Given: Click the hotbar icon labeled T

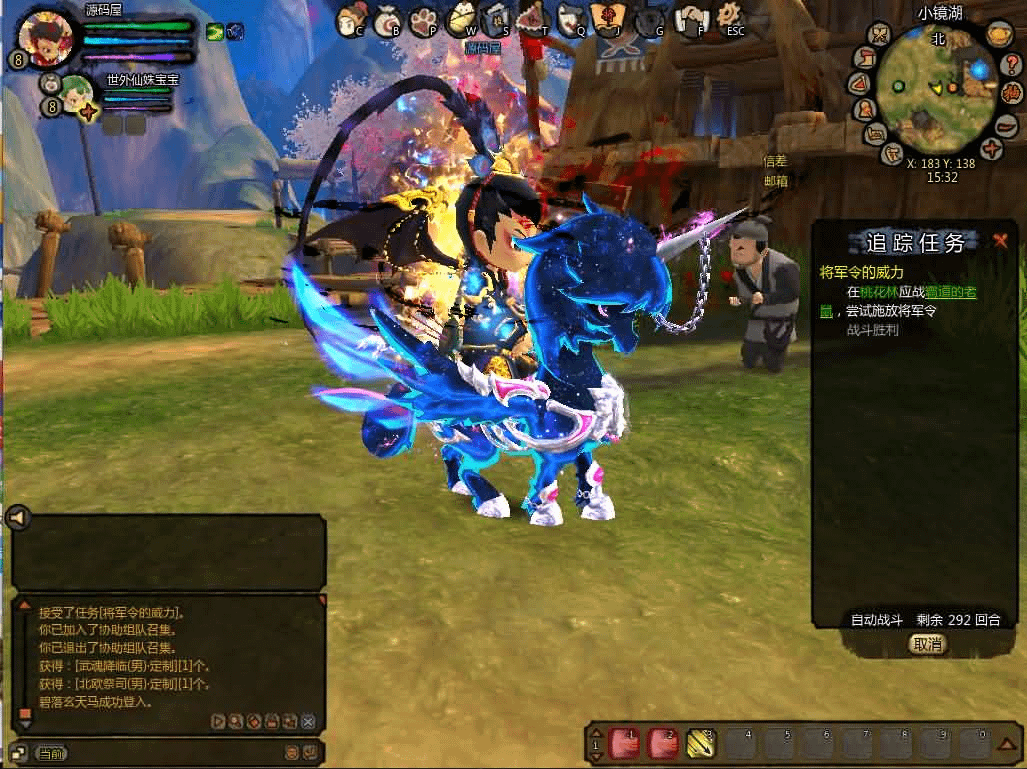Looking at the screenshot, I should pos(534,18).
